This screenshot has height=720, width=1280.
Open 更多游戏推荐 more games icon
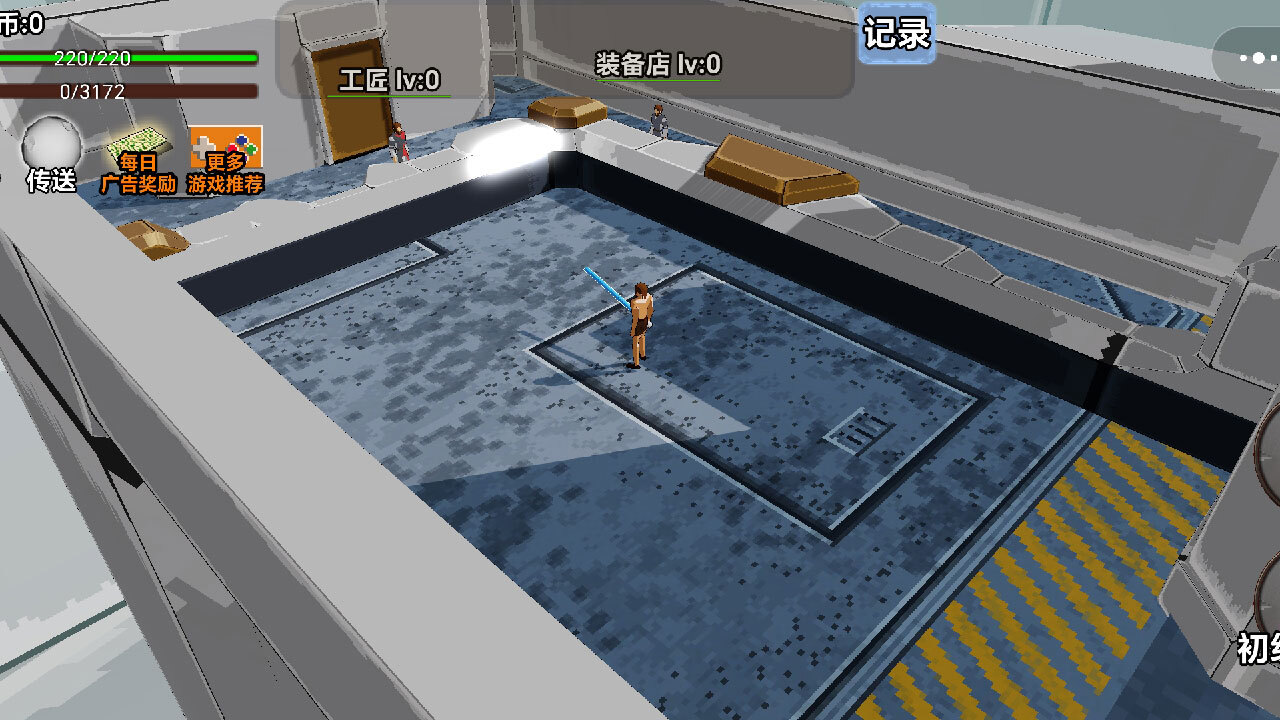(x=226, y=159)
